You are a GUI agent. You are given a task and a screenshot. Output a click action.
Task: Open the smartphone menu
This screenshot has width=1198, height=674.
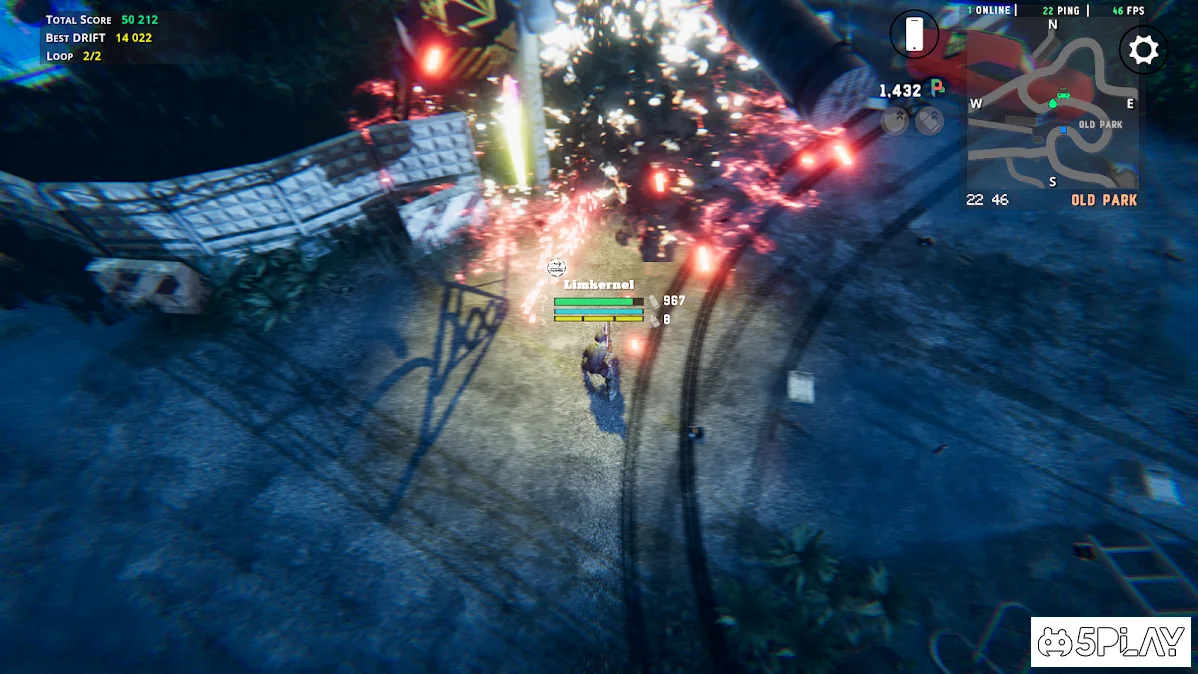tap(914, 34)
